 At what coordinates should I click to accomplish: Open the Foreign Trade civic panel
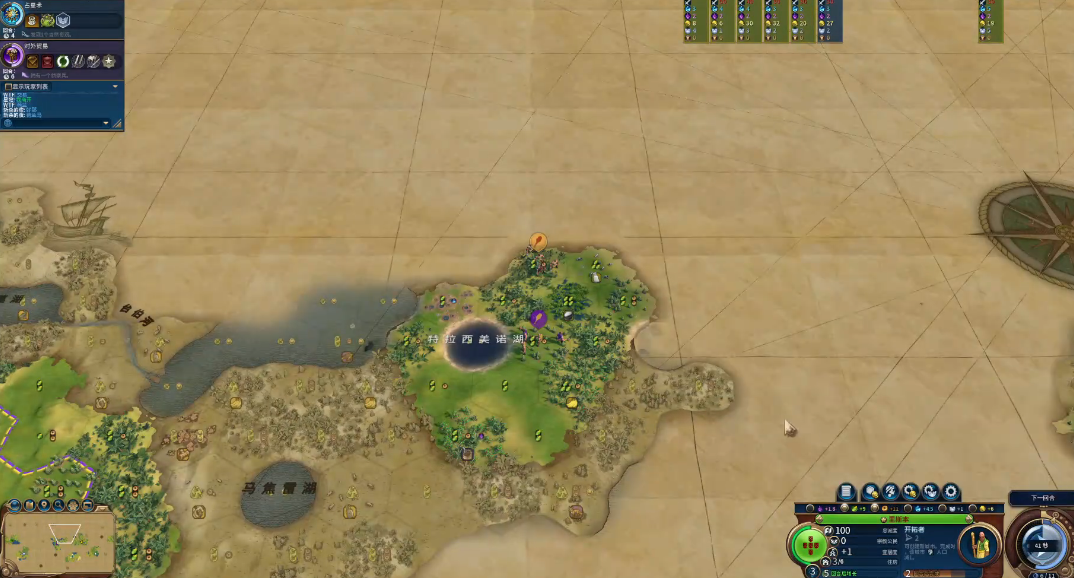12,57
